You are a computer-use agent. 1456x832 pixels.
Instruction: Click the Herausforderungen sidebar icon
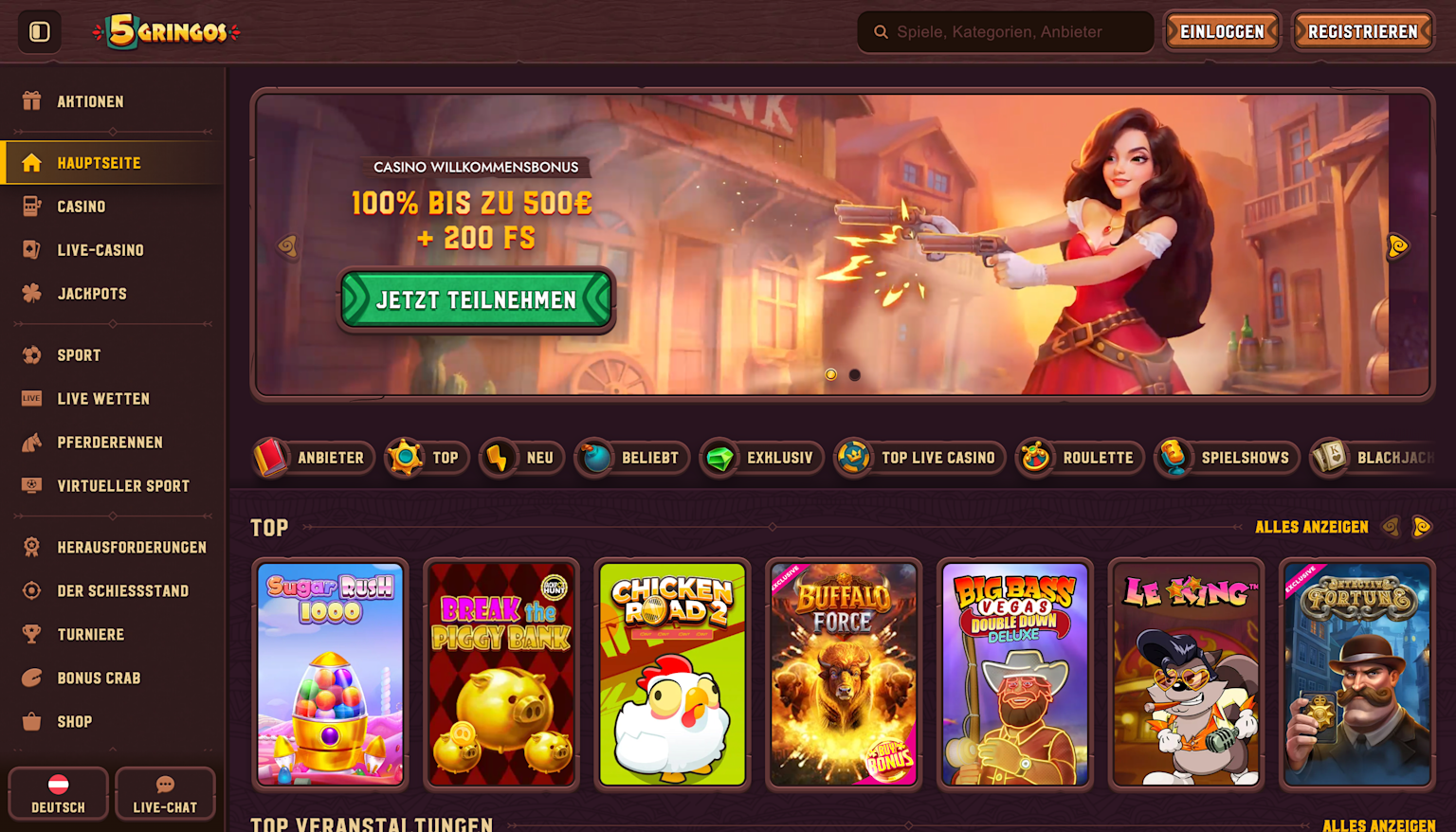tap(31, 547)
